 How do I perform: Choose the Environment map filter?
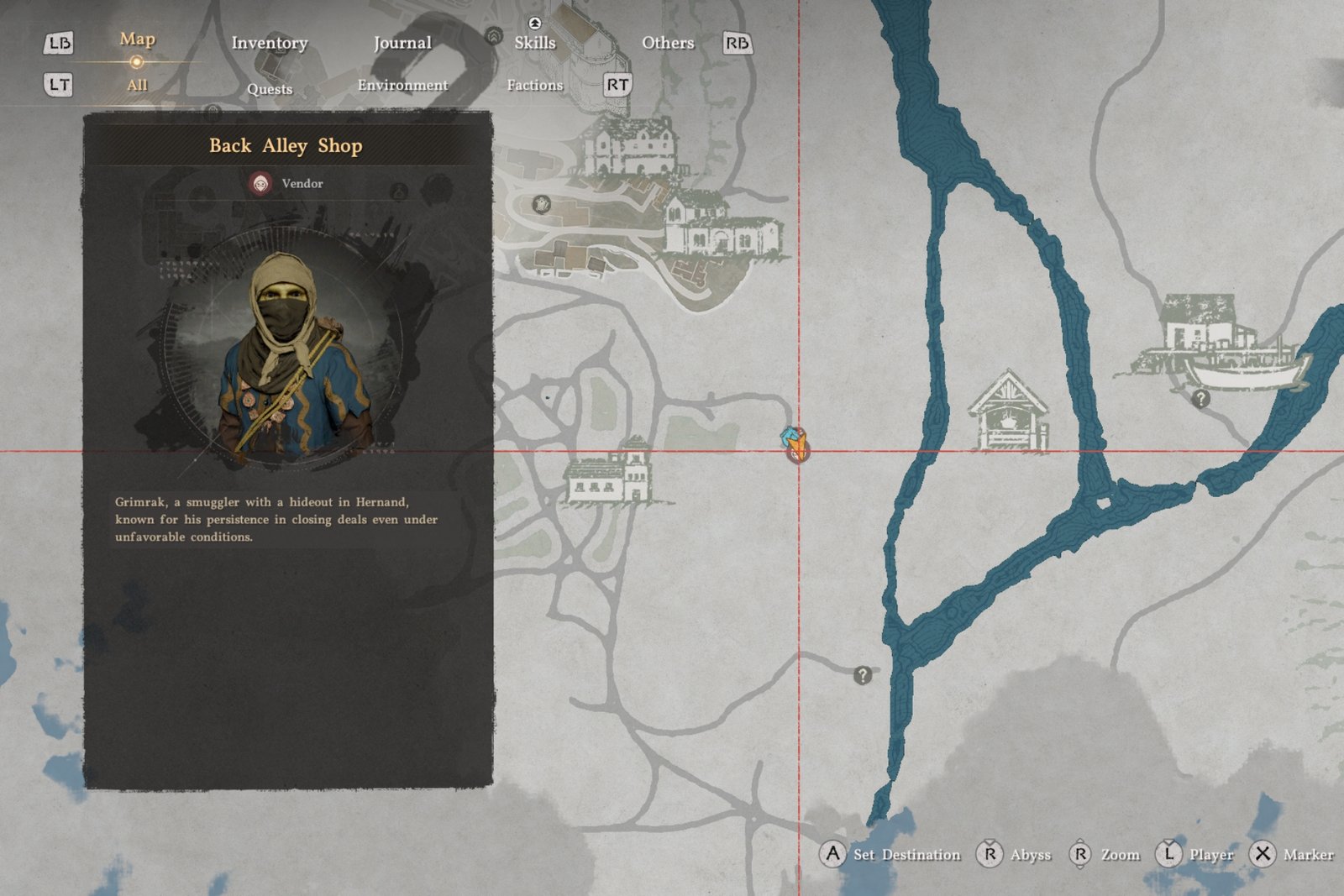pyautogui.click(x=402, y=85)
